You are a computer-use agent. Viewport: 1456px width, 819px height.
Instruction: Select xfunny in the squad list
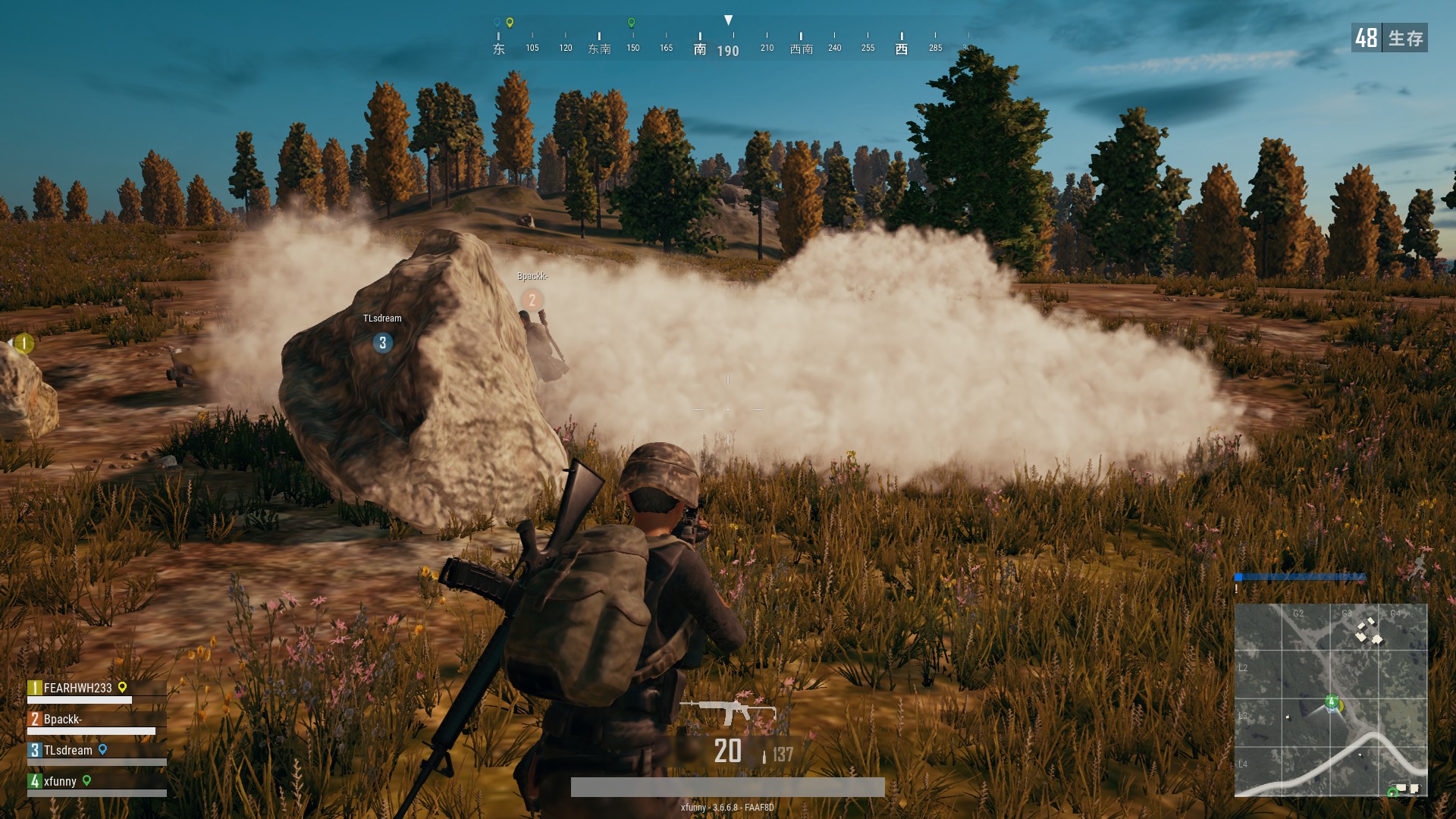60,781
